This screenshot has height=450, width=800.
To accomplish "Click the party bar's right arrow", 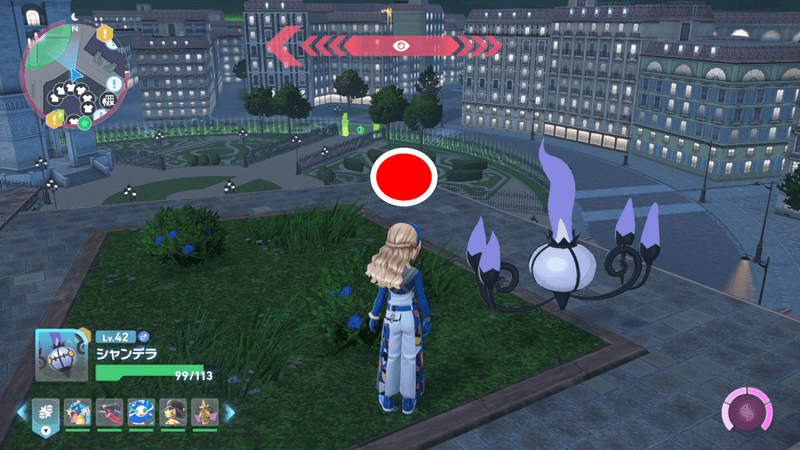I will point(229,412).
